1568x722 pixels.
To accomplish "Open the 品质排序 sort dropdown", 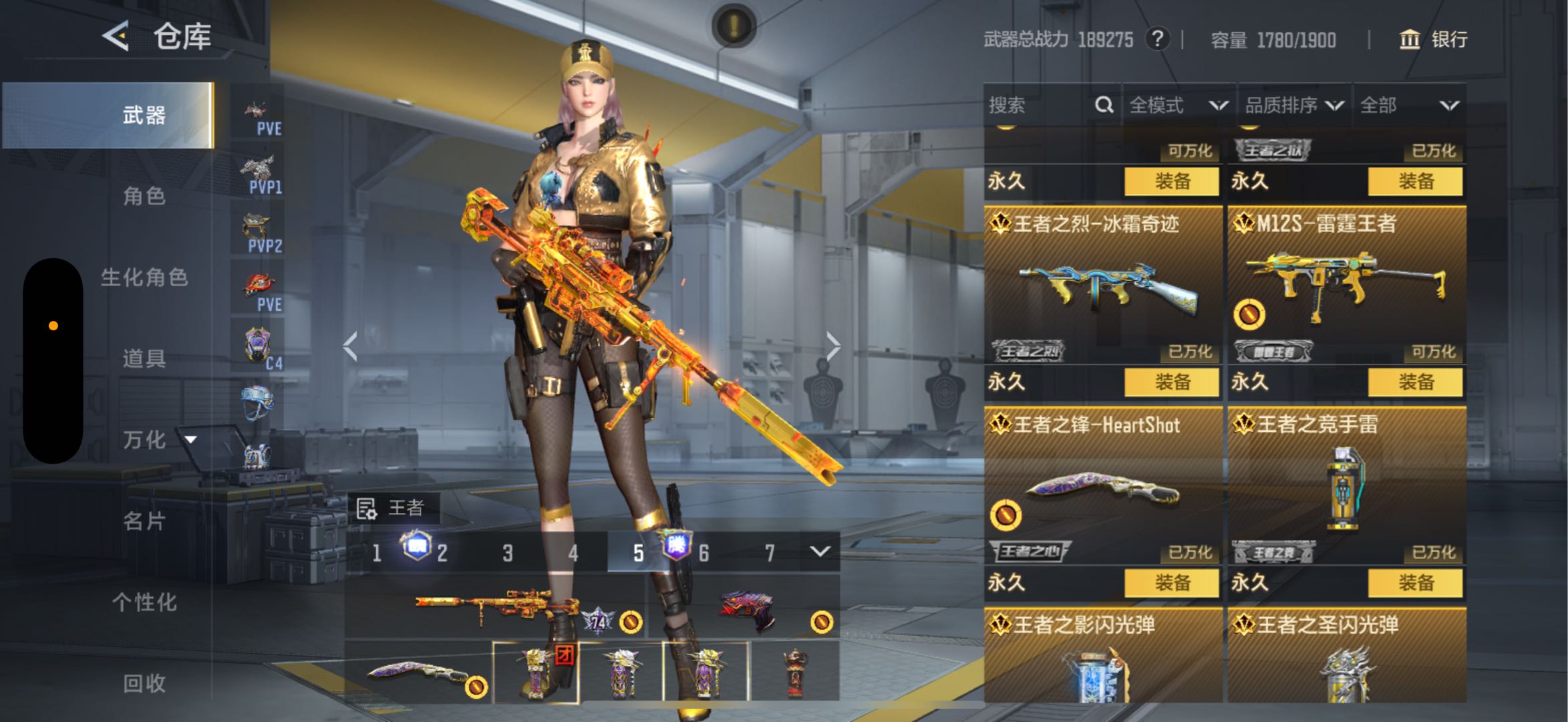I will (1293, 105).
